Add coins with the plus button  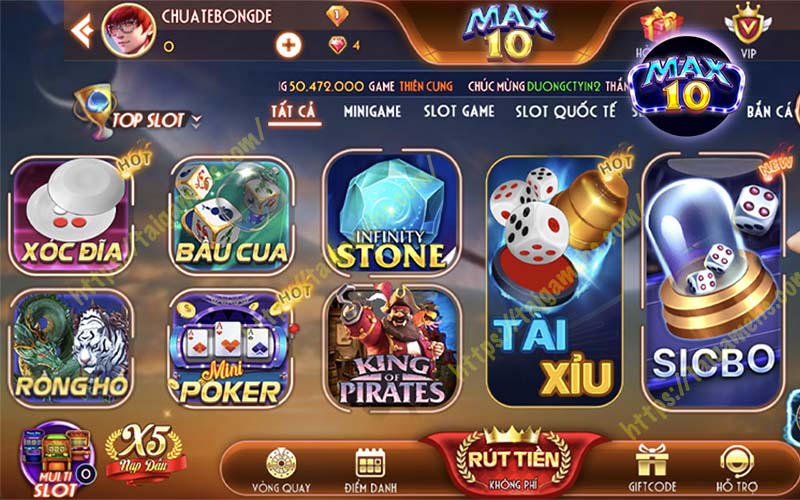click(x=289, y=45)
